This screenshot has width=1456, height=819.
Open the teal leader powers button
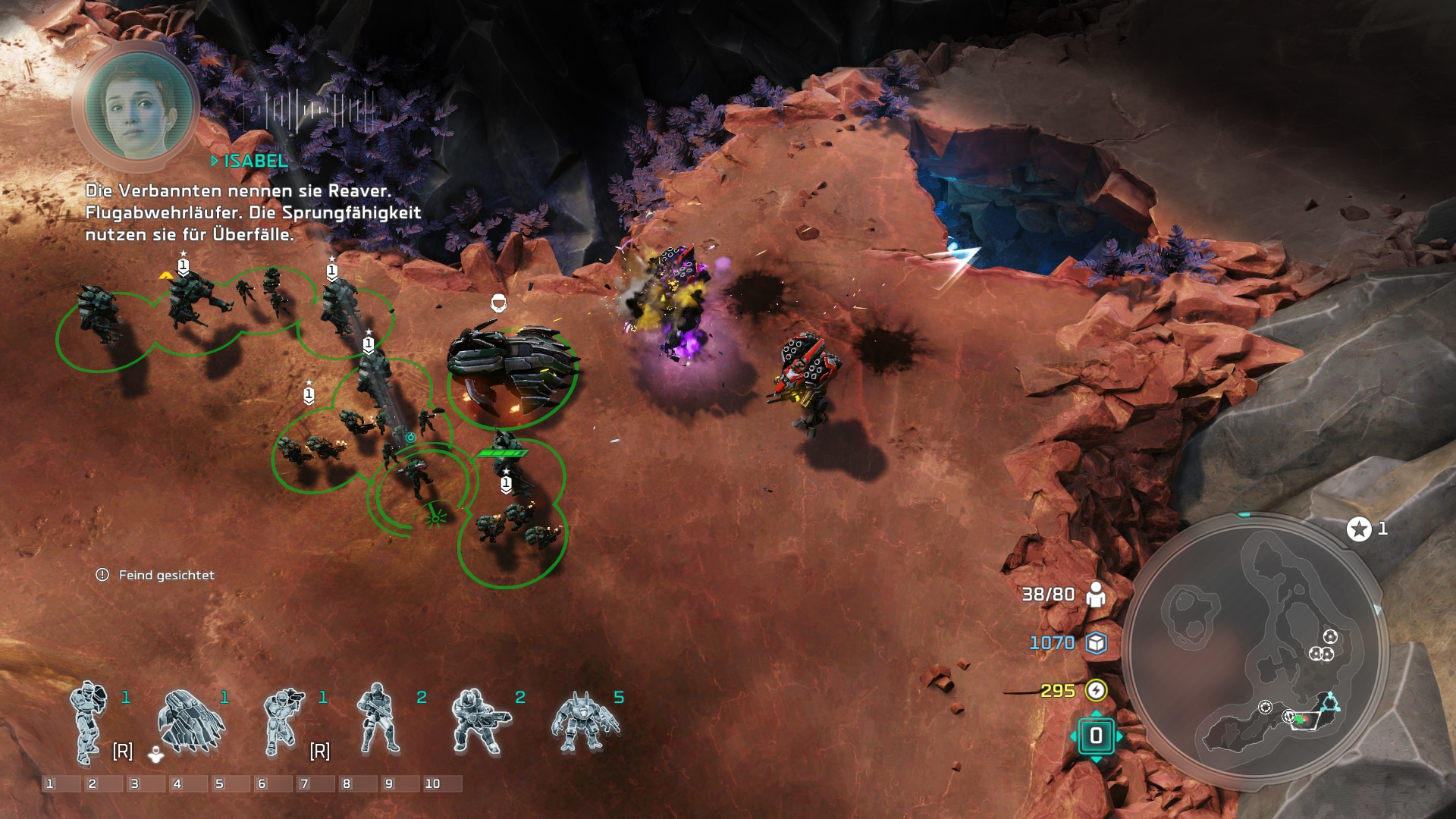click(1096, 736)
